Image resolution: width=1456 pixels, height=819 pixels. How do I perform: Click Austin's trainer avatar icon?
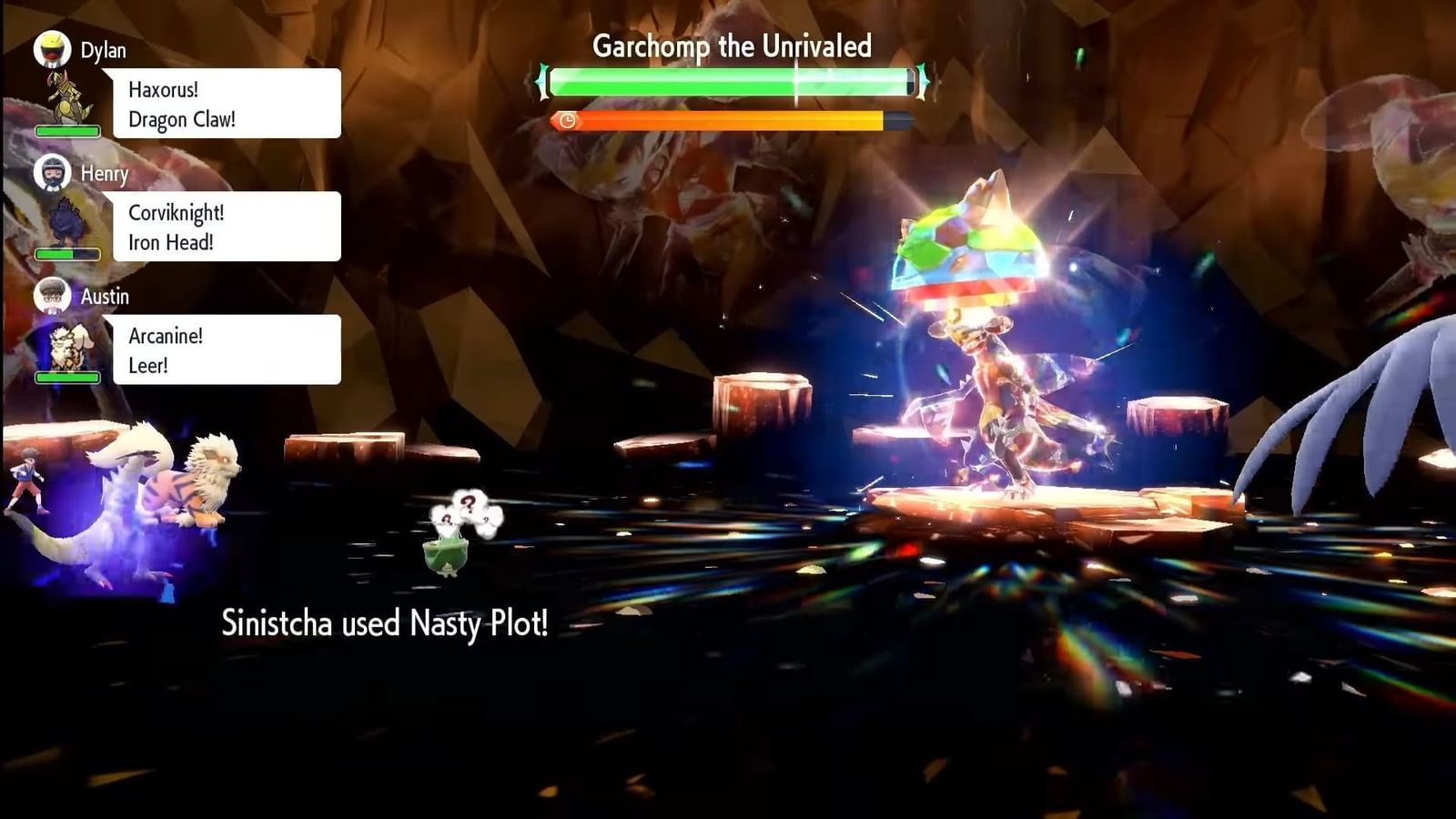coord(52,294)
